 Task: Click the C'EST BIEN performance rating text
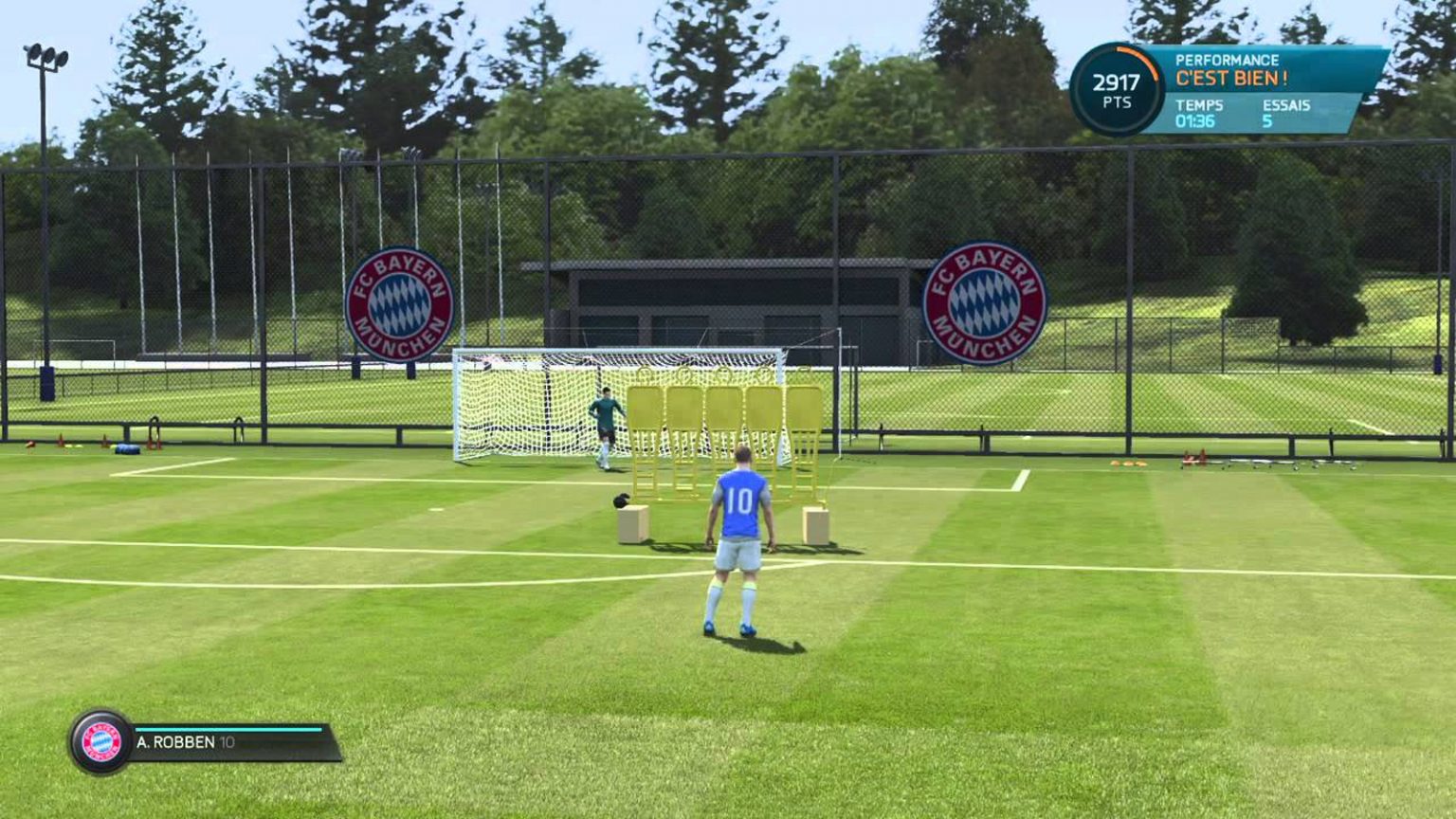pyautogui.click(x=1232, y=78)
